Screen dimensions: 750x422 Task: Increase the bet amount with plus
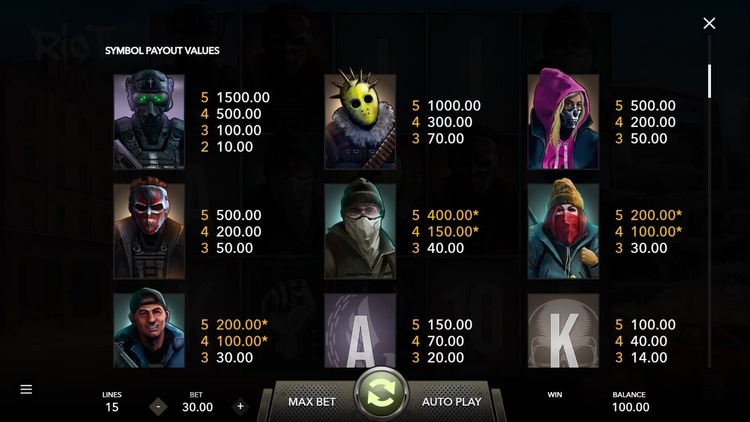[x=240, y=406]
